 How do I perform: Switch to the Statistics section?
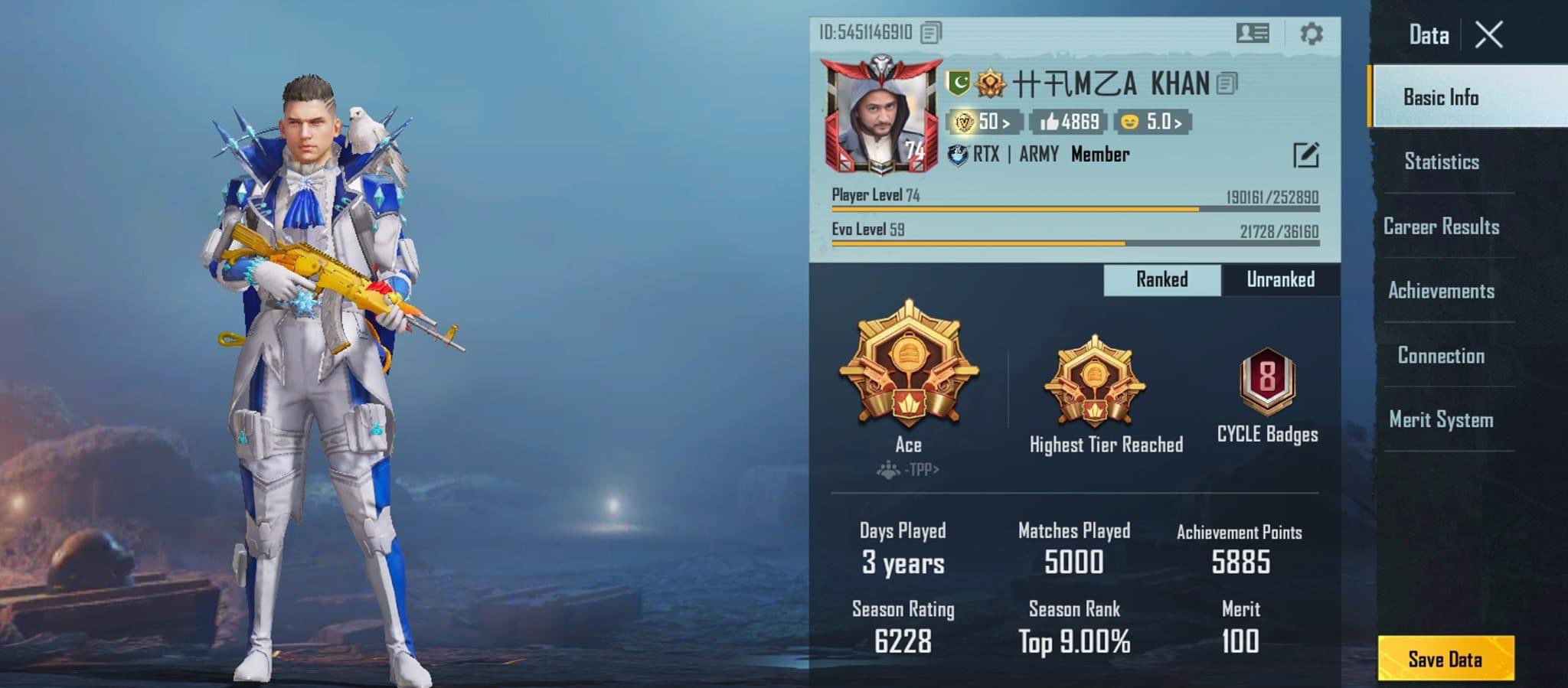(x=1442, y=161)
